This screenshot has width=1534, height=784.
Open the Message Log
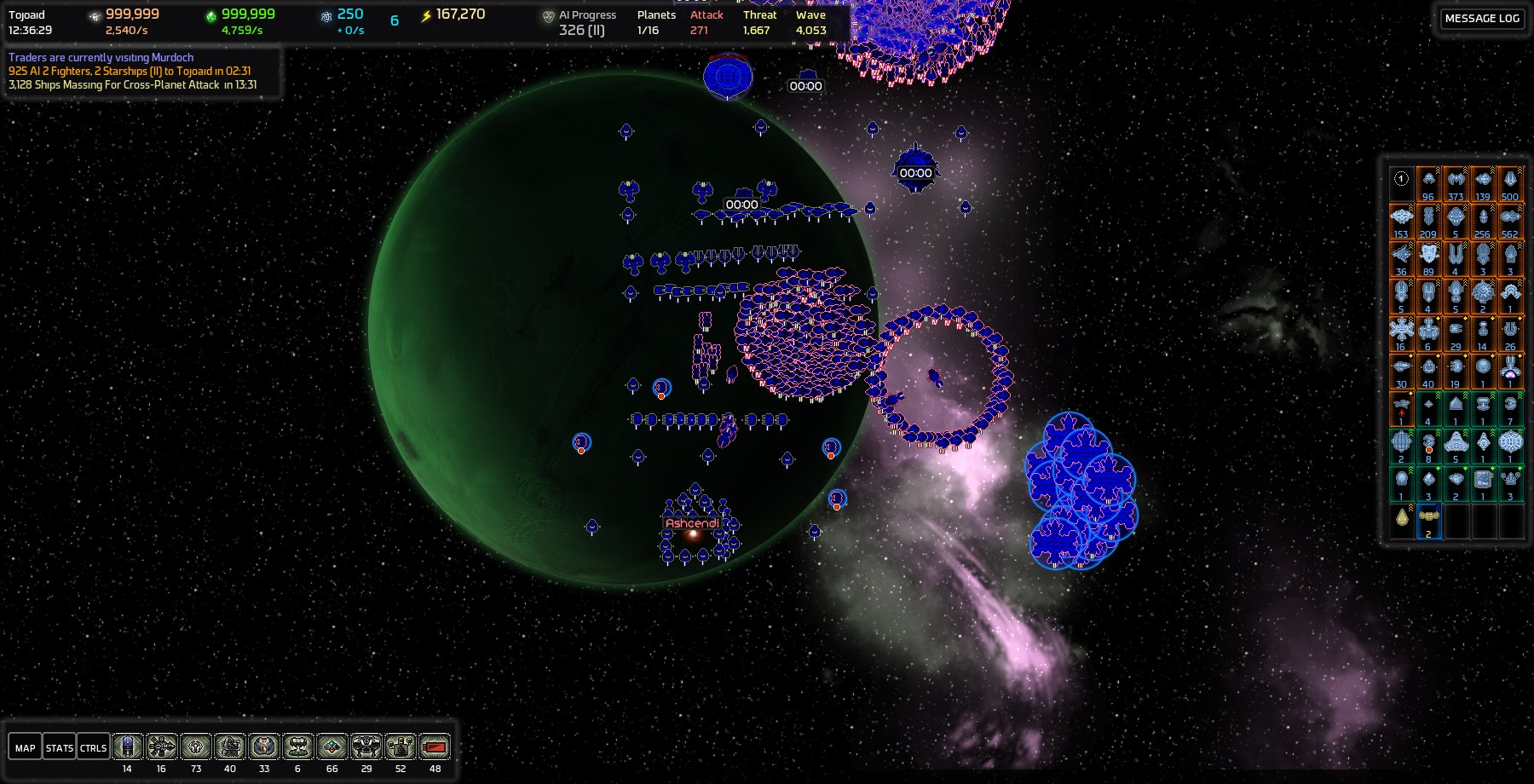click(1482, 18)
